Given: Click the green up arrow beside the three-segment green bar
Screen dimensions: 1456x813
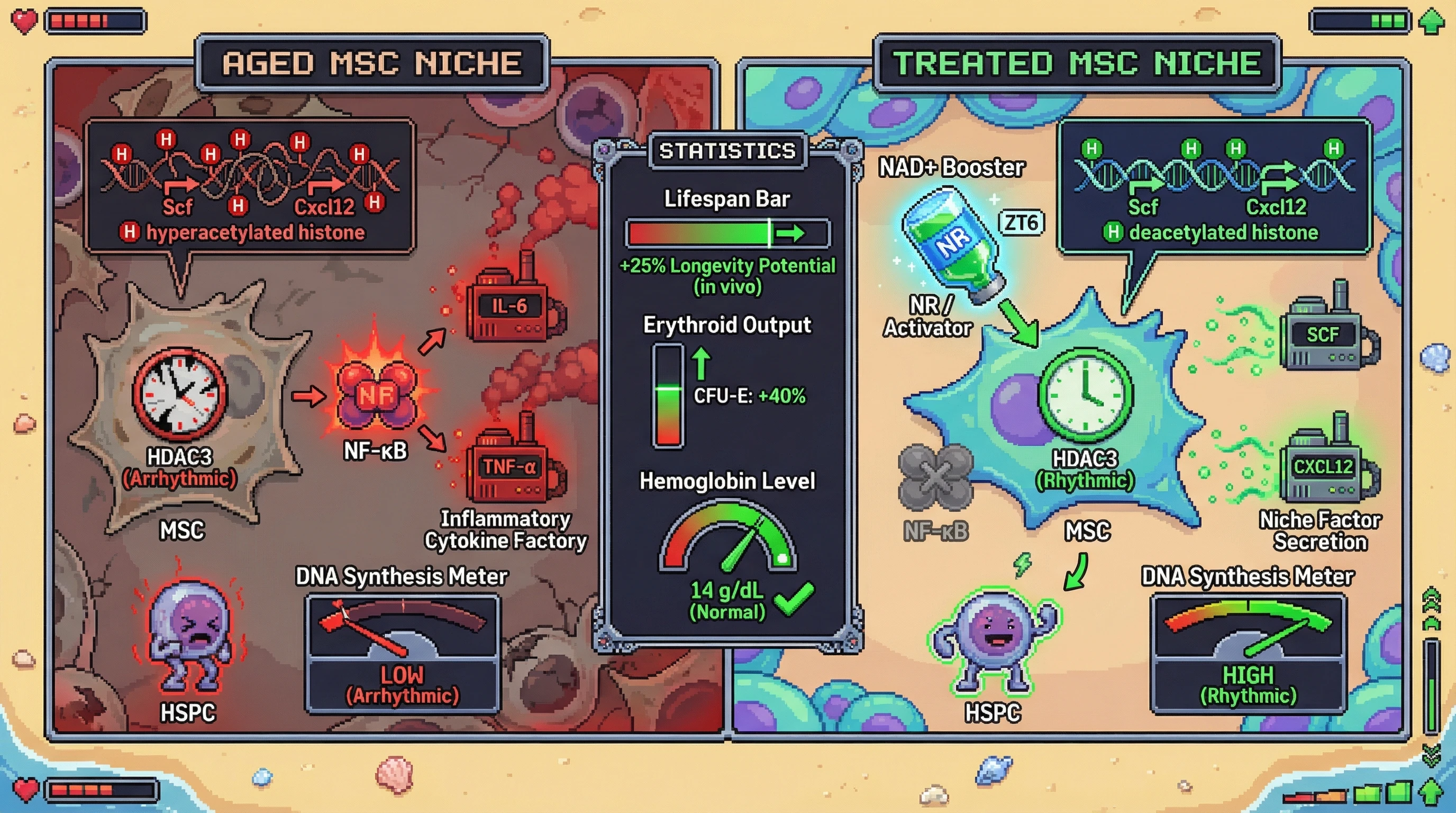Looking at the screenshot, I should (1431, 22).
